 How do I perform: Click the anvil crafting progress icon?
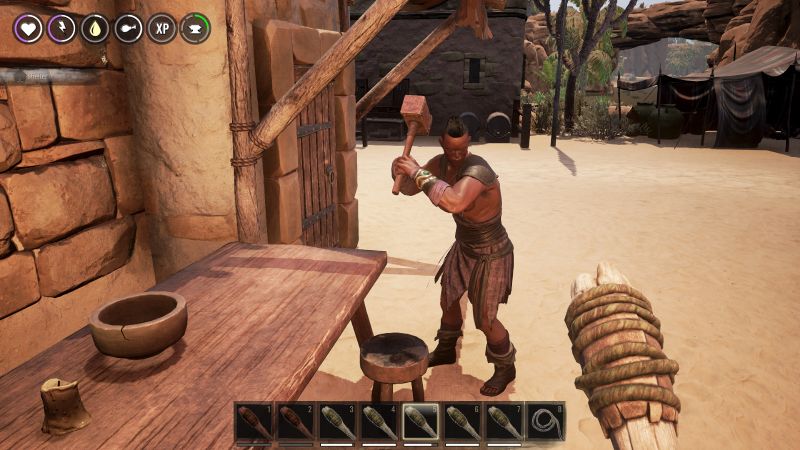click(x=195, y=28)
